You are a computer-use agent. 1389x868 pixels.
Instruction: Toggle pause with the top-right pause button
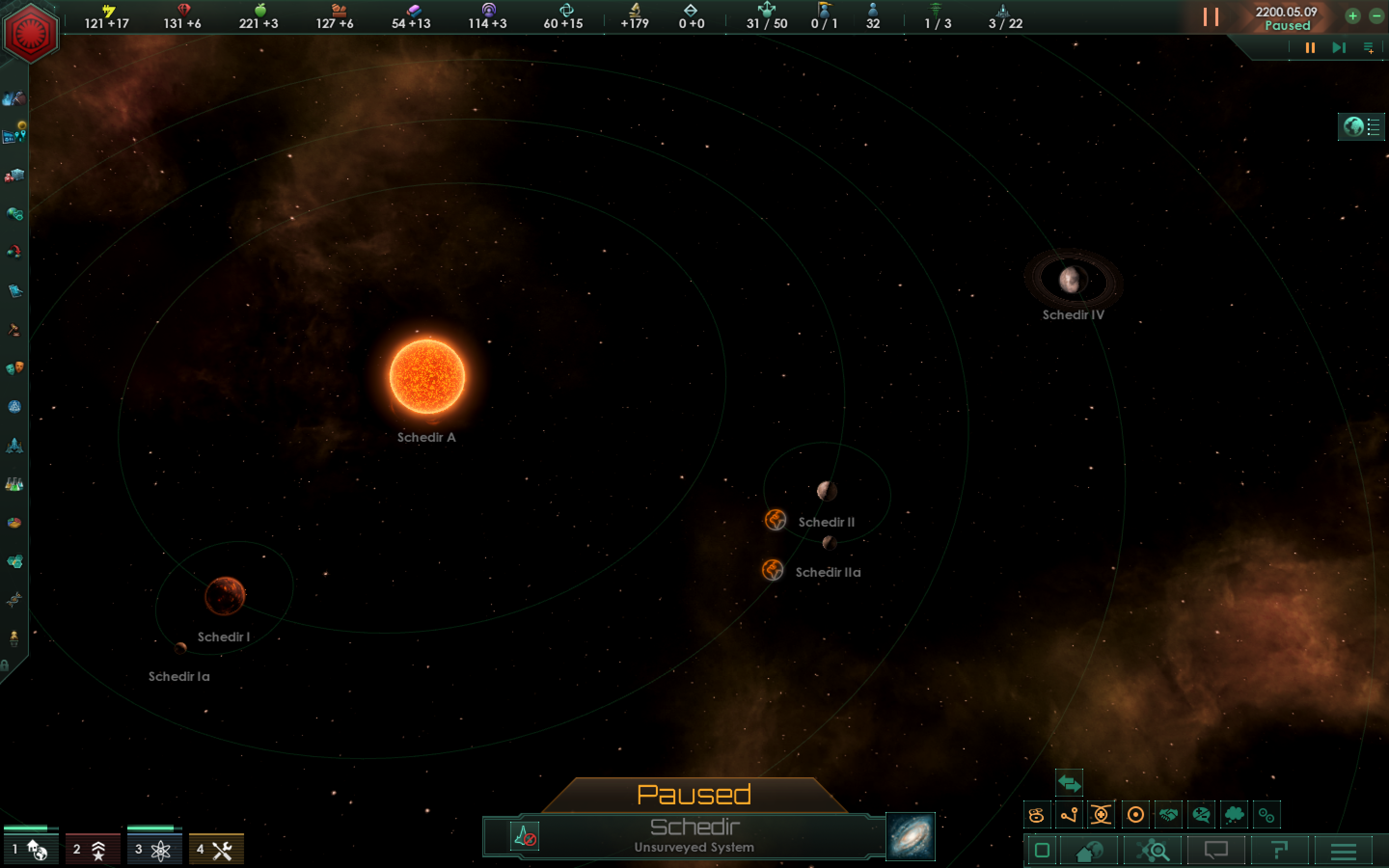(1310, 48)
